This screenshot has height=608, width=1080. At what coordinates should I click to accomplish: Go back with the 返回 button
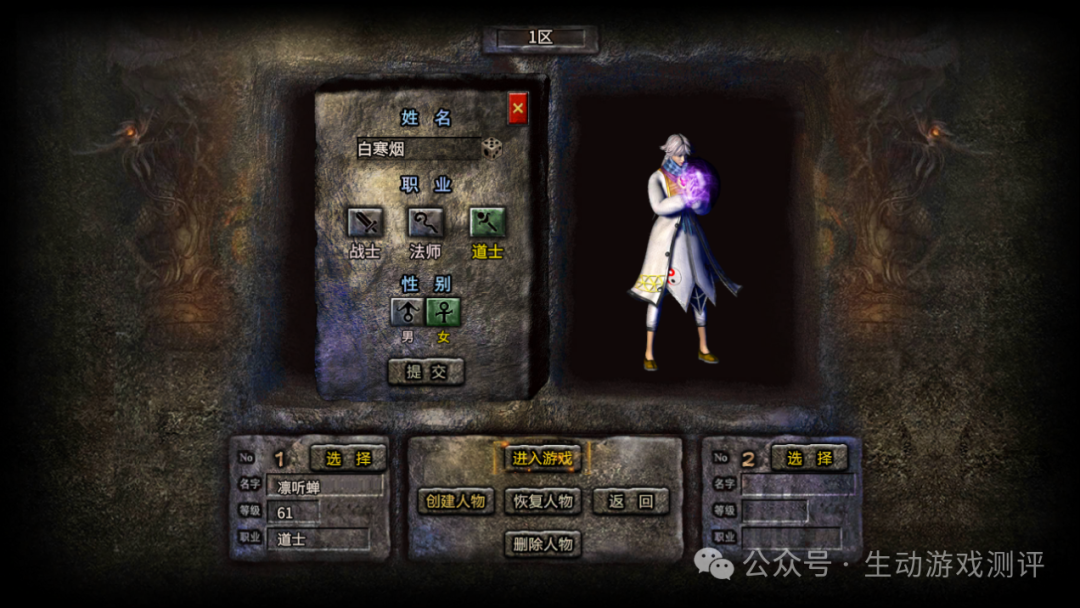click(630, 501)
